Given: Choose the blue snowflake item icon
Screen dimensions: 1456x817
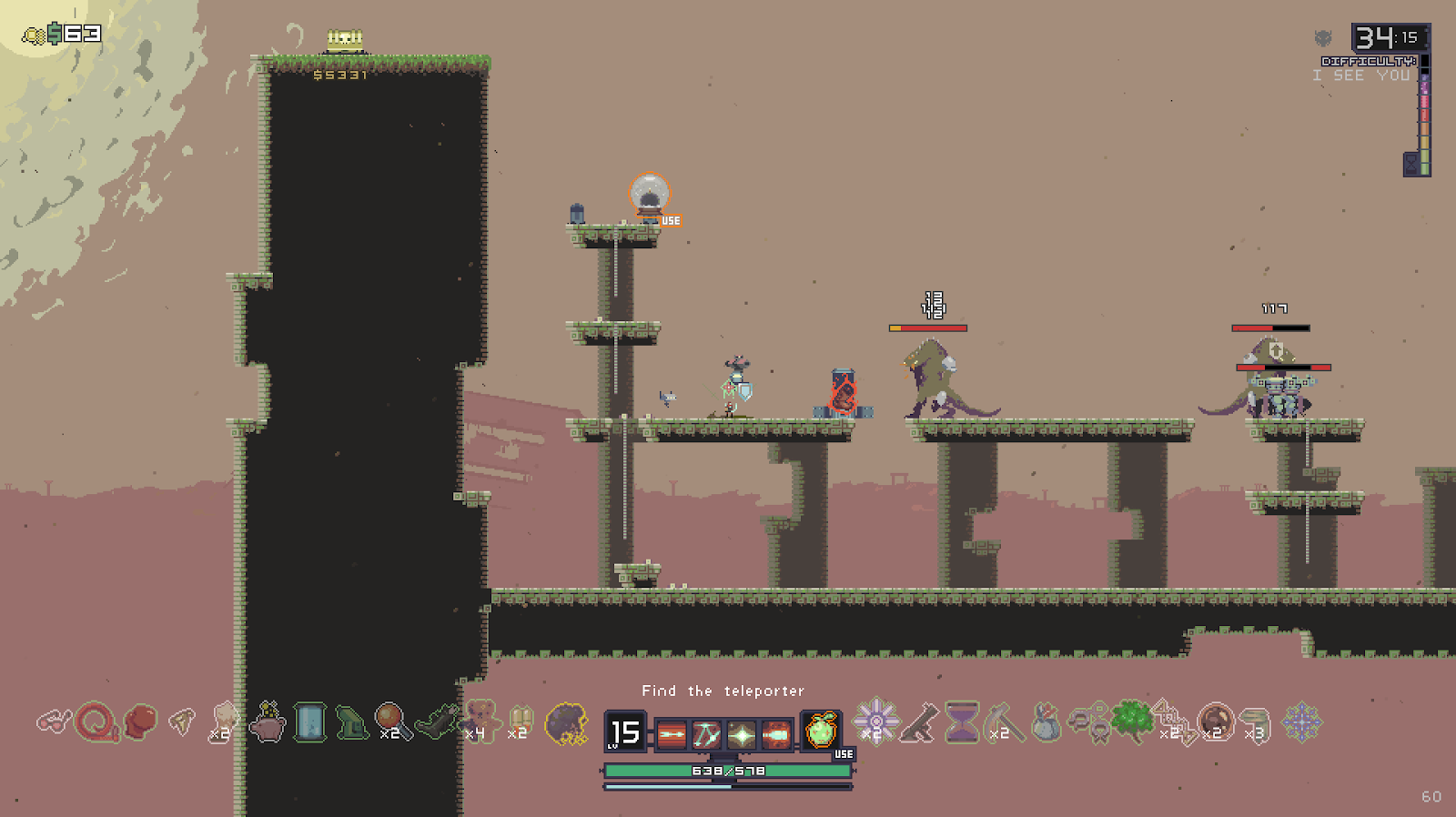Looking at the screenshot, I should pyautogui.click(x=1301, y=722).
